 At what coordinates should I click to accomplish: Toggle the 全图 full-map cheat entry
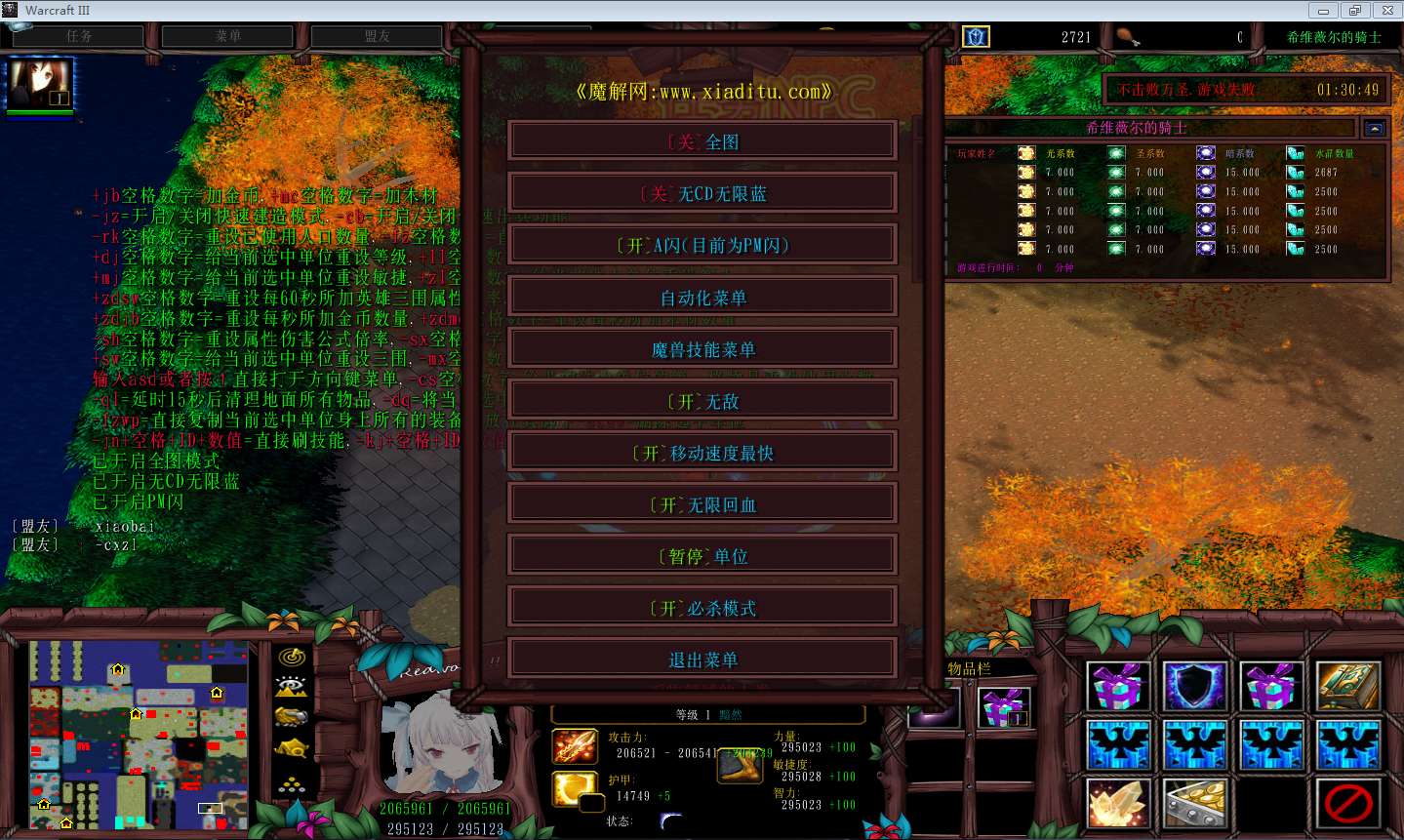click(702, 142)
